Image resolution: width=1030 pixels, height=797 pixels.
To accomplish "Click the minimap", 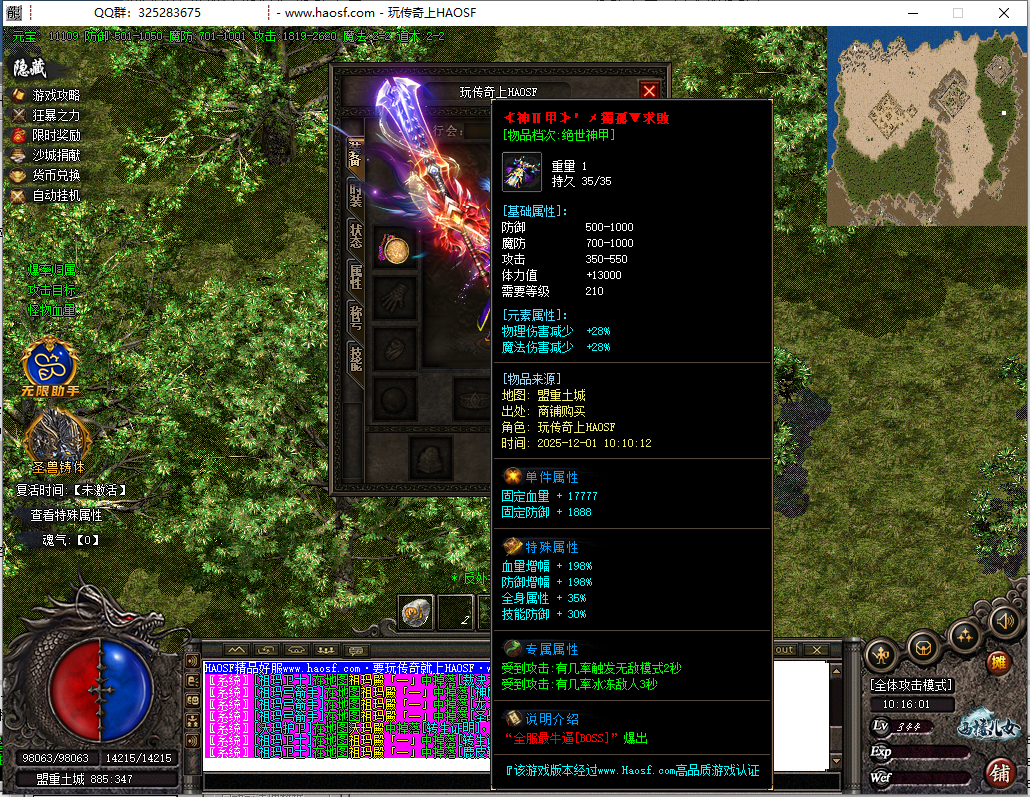I will pyautogui.click(x=927, y=125).
